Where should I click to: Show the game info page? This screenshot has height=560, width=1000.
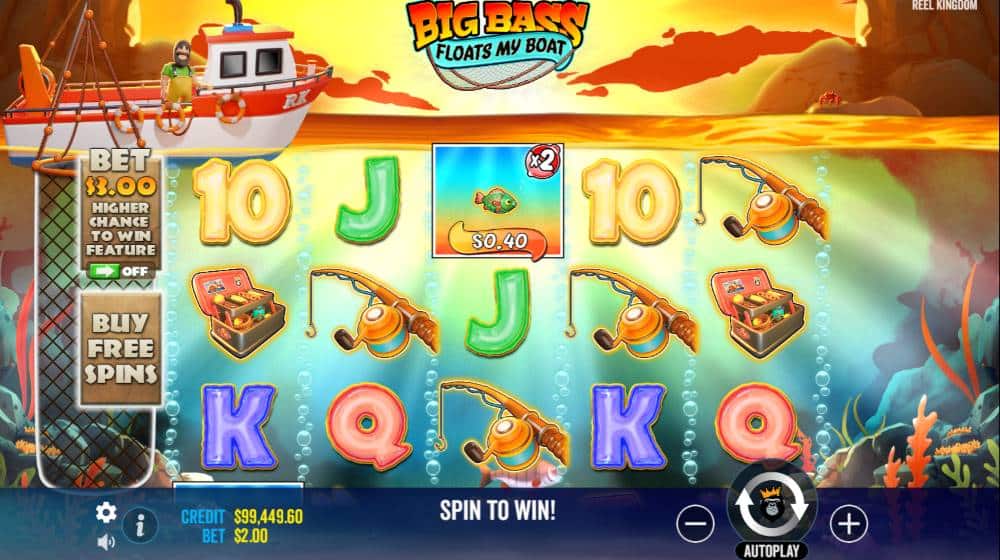click(x=139, y=525)
